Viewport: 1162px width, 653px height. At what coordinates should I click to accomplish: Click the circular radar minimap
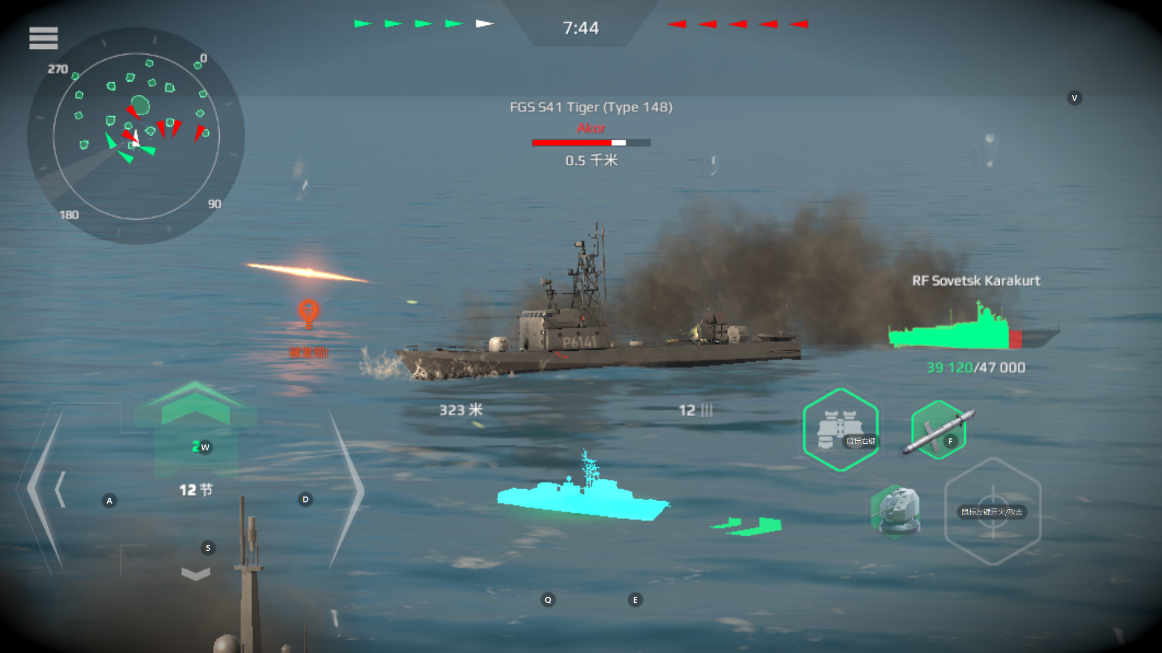(x=136, y=136)
